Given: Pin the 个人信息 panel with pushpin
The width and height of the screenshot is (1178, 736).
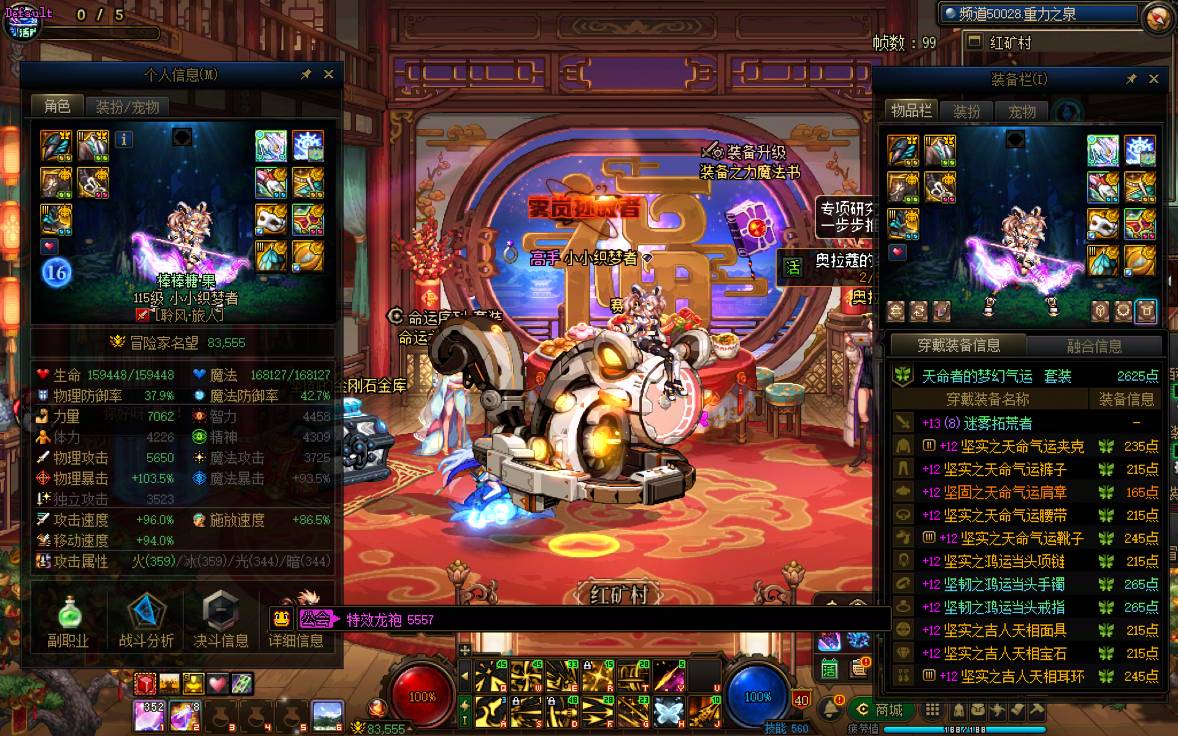Looking at the screenshot, I should (306, 74).
